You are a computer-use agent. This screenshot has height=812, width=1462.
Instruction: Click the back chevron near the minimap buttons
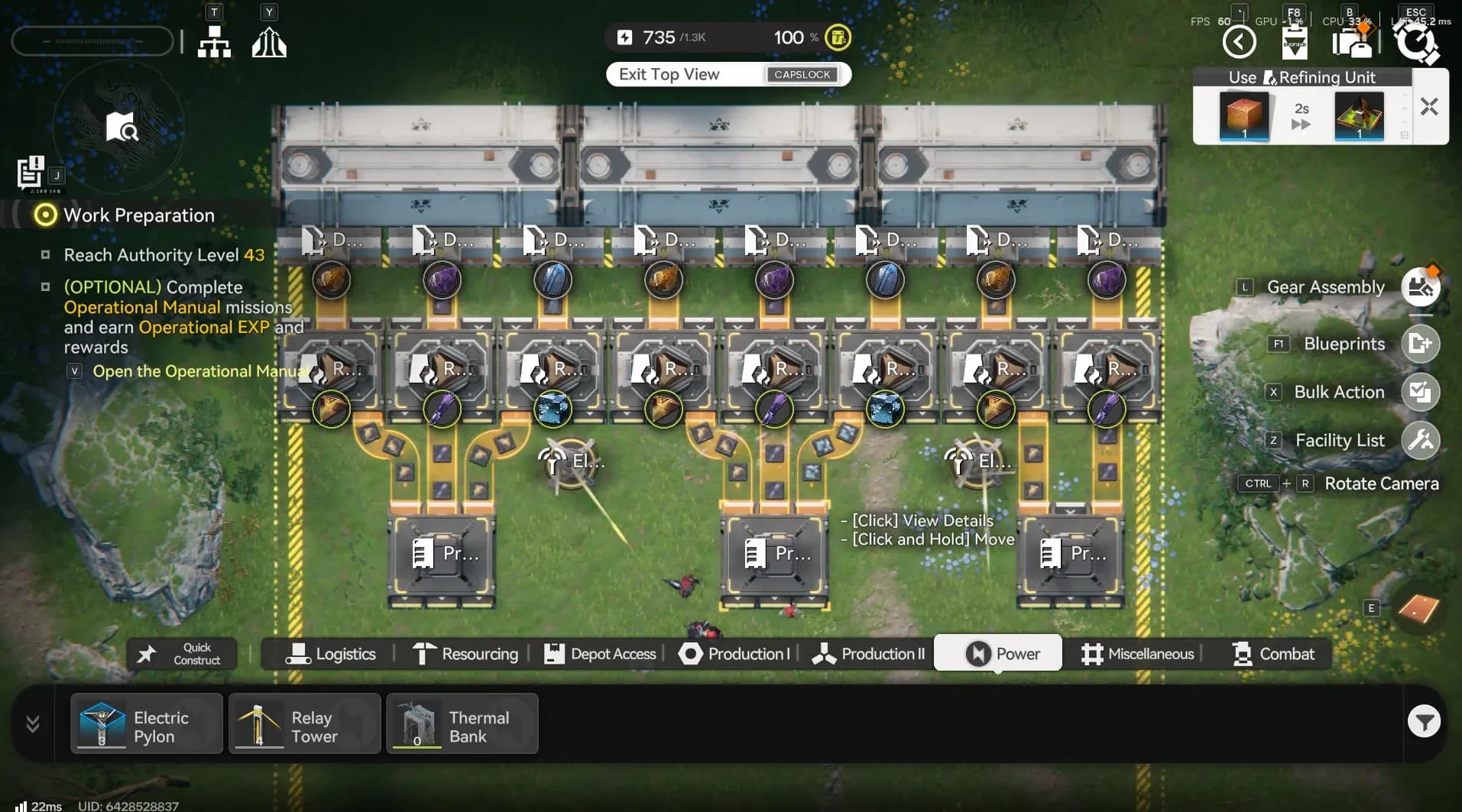point(1239,41)
